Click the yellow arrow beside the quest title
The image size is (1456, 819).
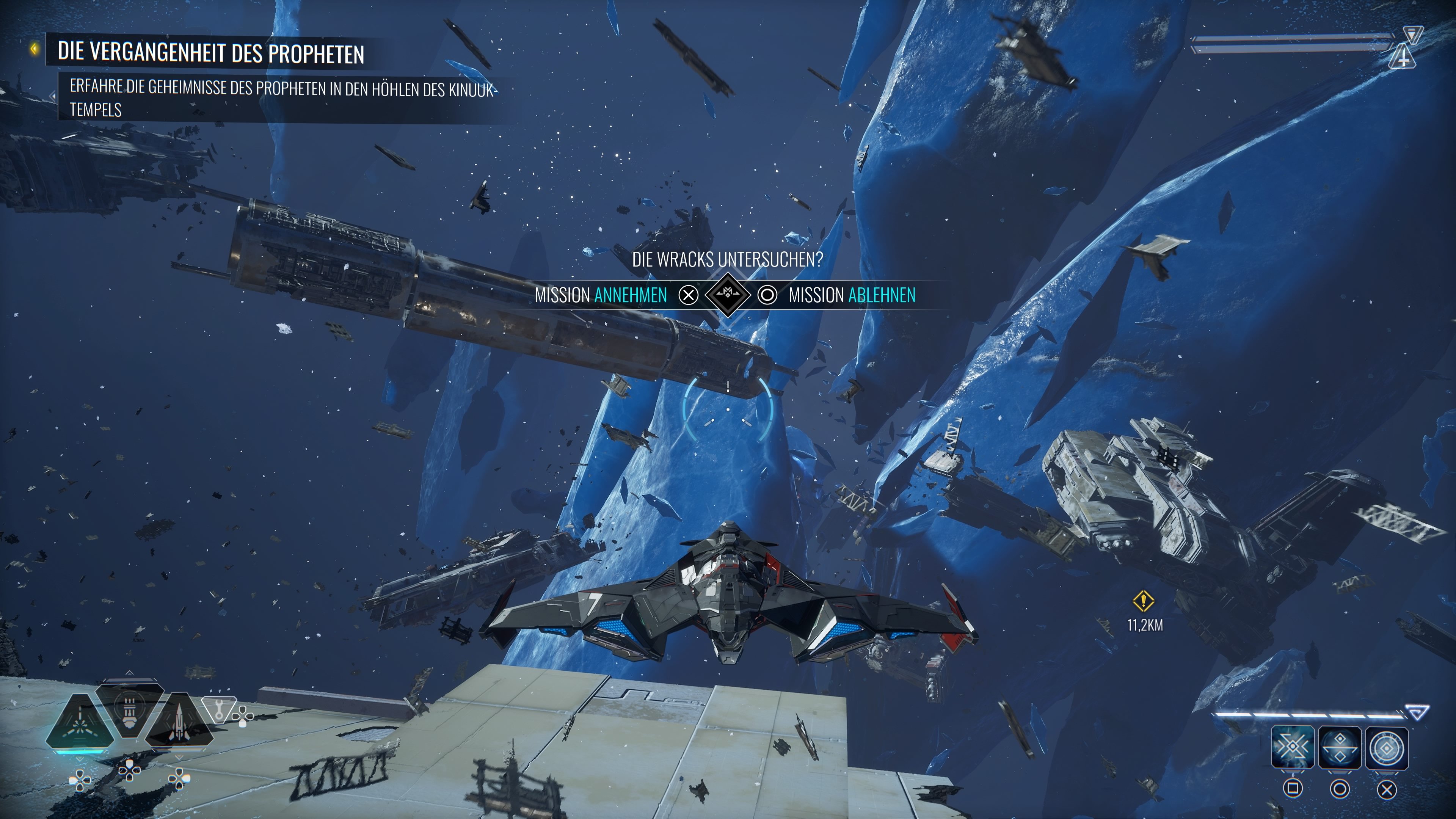(35, 49)
